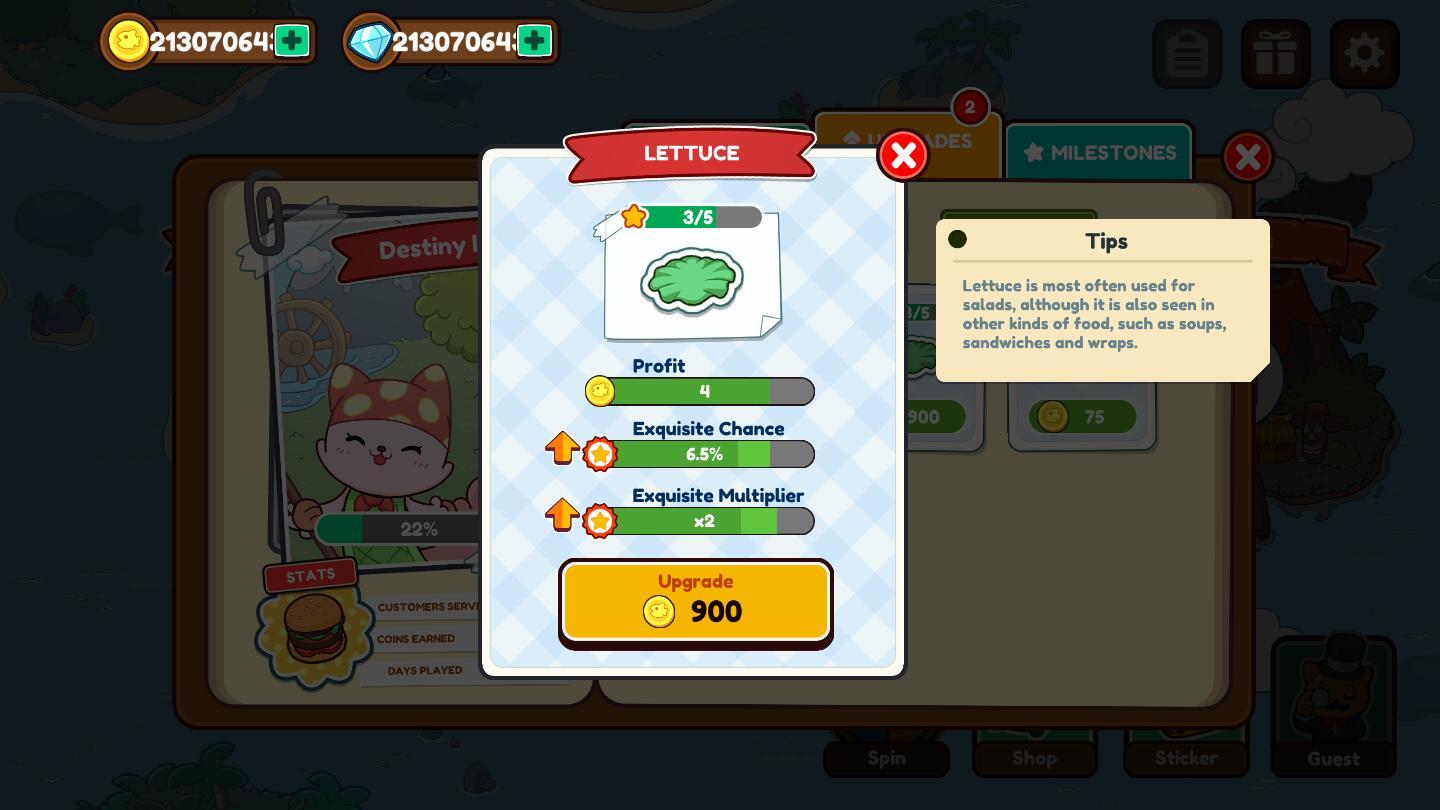The height and width of the screenshot is (810, 1440).
Task: Click the upgrade arrow for Exquisite Multiplier
Action: 562,514
